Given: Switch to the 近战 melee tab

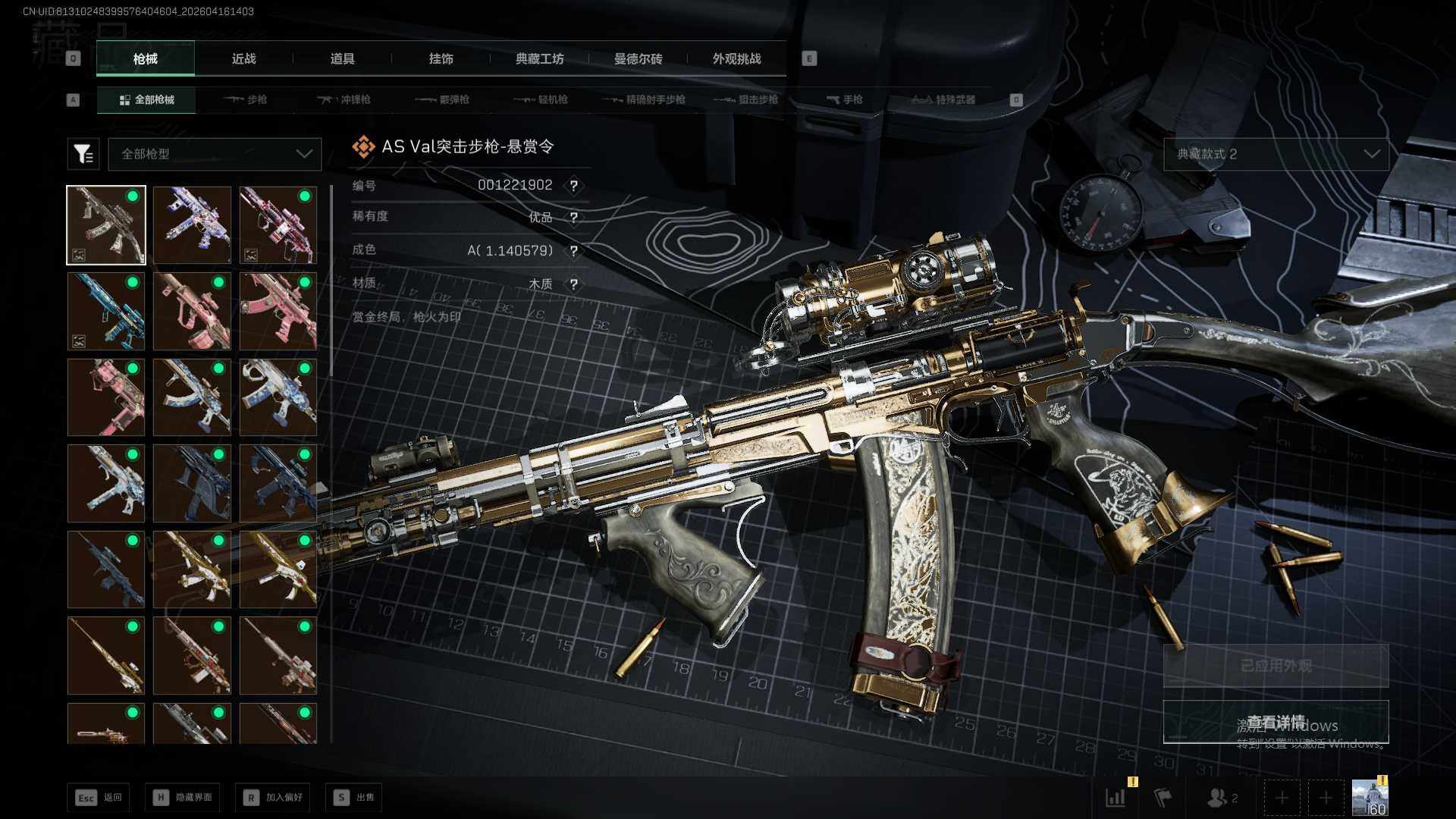Looking at the screenshot, I should click(x=243, y=58).
